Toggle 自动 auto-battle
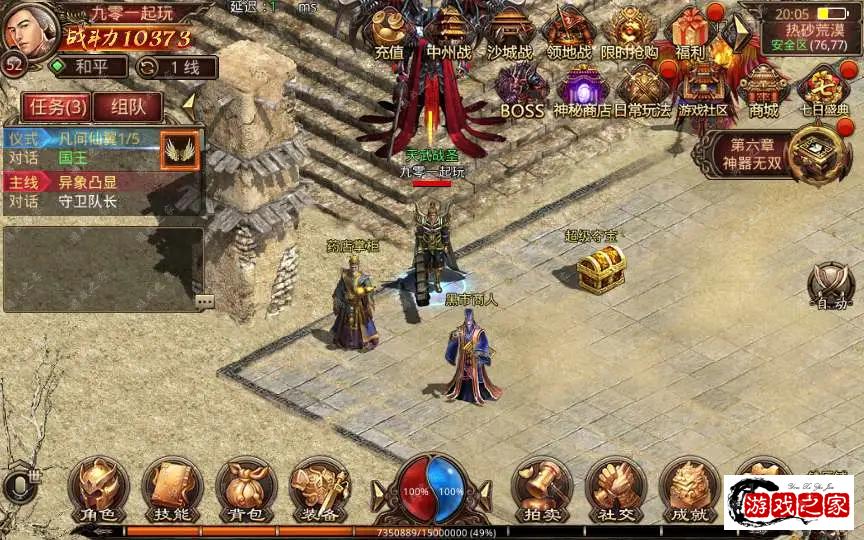Viewport: 864px width, 540px height. [830, 285]
